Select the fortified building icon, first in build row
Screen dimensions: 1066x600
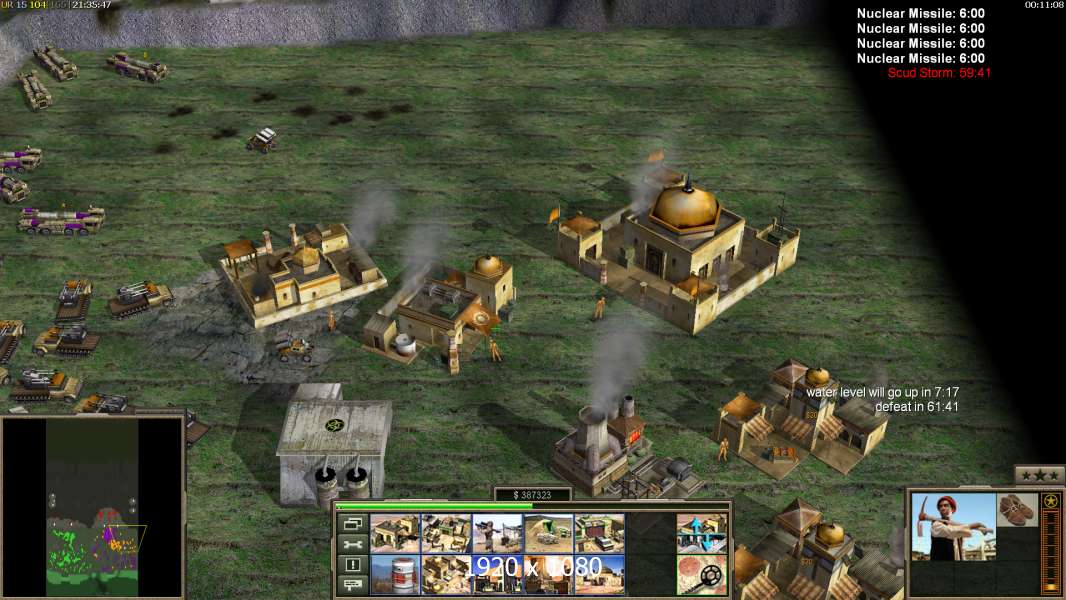[394, 534]
